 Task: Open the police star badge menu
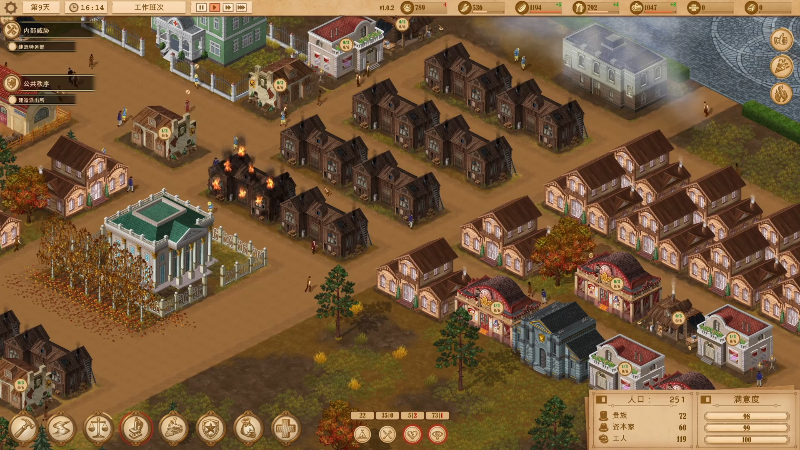pyautogui.click(x=211, y=429)
